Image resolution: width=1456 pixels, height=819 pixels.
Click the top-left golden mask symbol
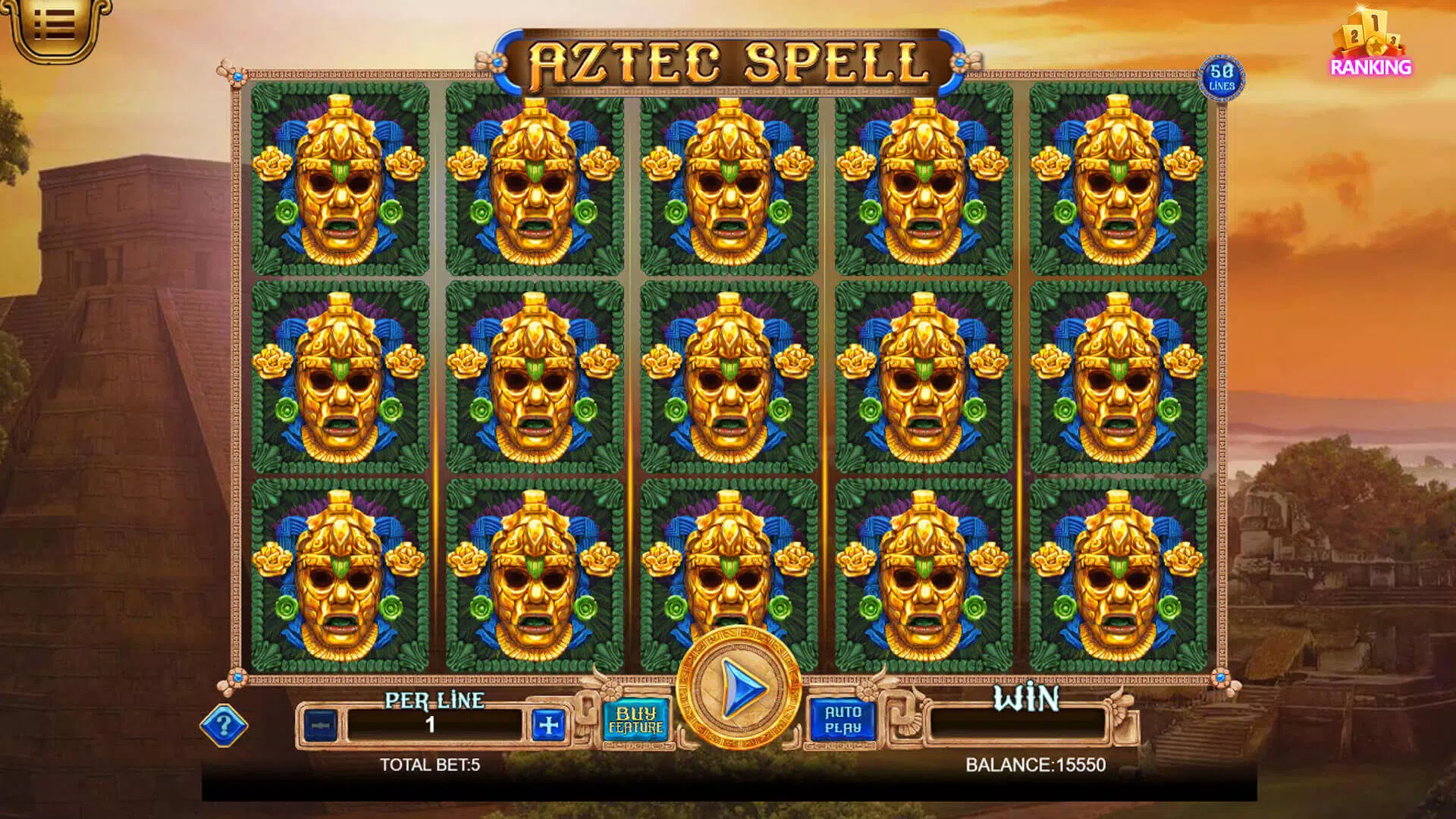coord(341,182)
